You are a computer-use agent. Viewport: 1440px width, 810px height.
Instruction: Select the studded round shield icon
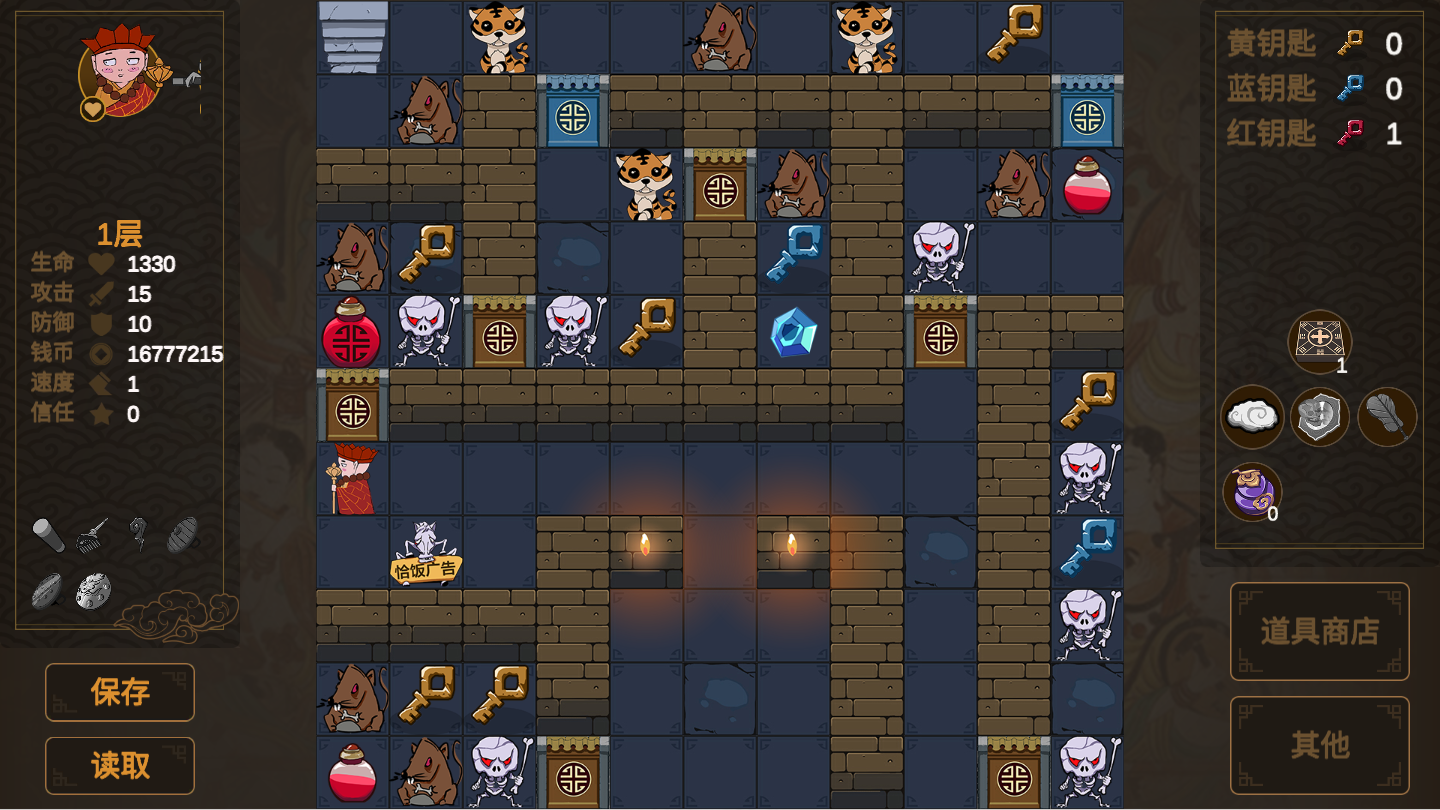click(93, 590)
